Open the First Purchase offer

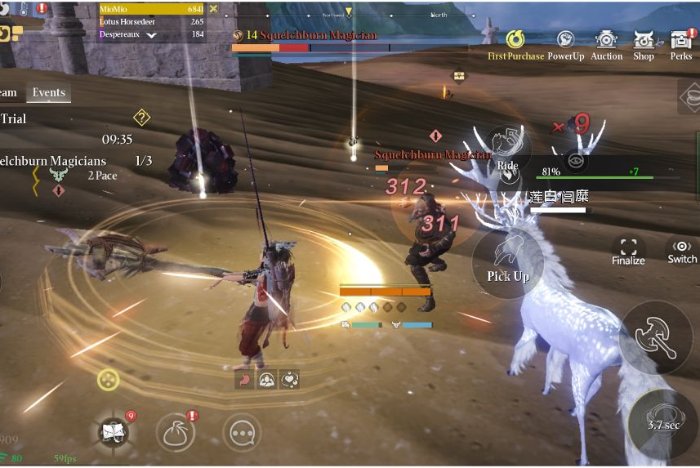point(516,42)
